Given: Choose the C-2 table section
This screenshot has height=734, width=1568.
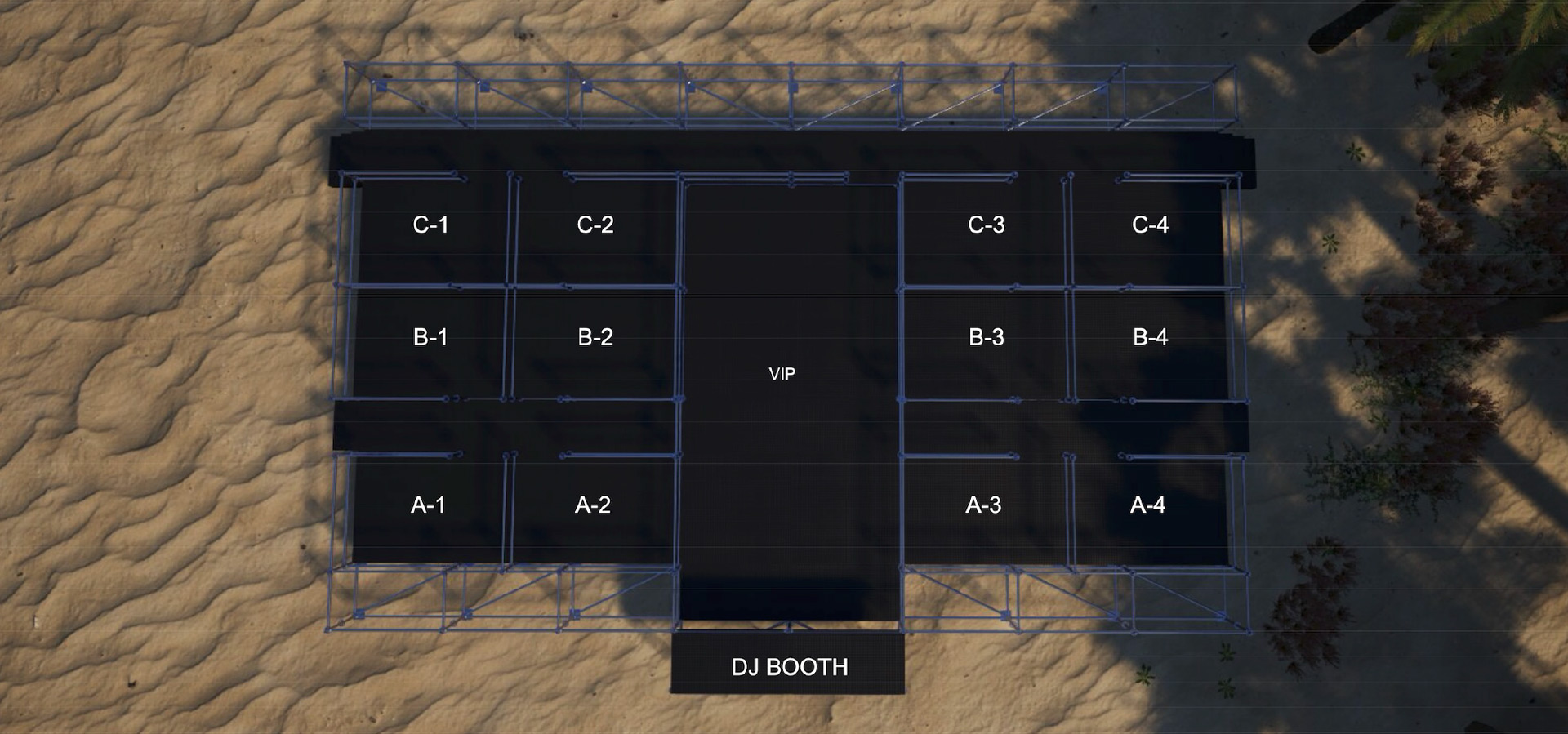Looking at the screenshot, I should point(595,225).
